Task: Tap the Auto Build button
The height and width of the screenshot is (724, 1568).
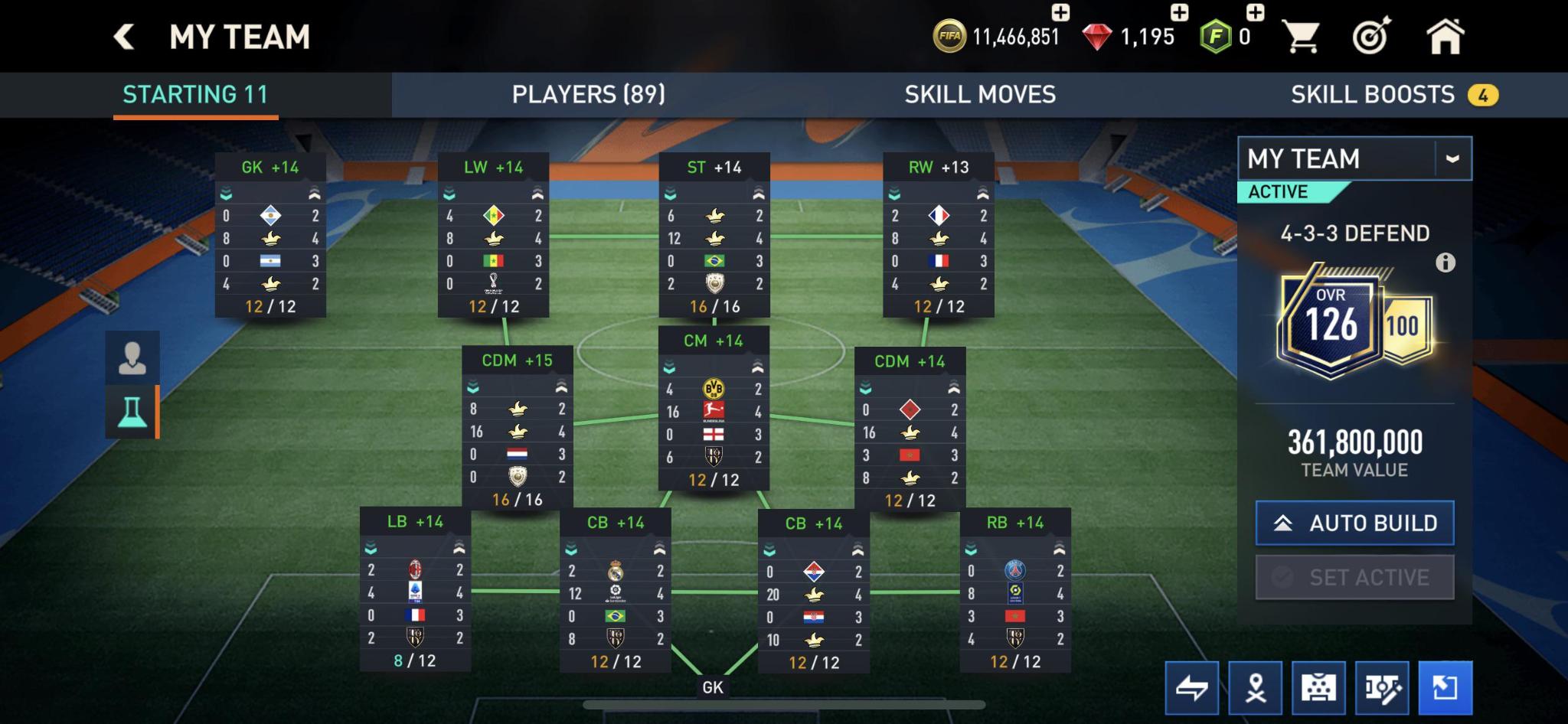Action: (1354, 523)
